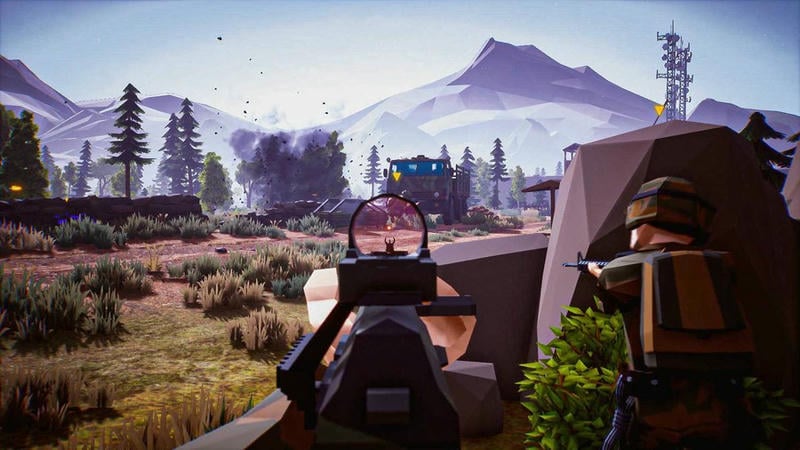800x450 pixels.
Task: Click the yellow marker over the truck
Action: (397, 176)
